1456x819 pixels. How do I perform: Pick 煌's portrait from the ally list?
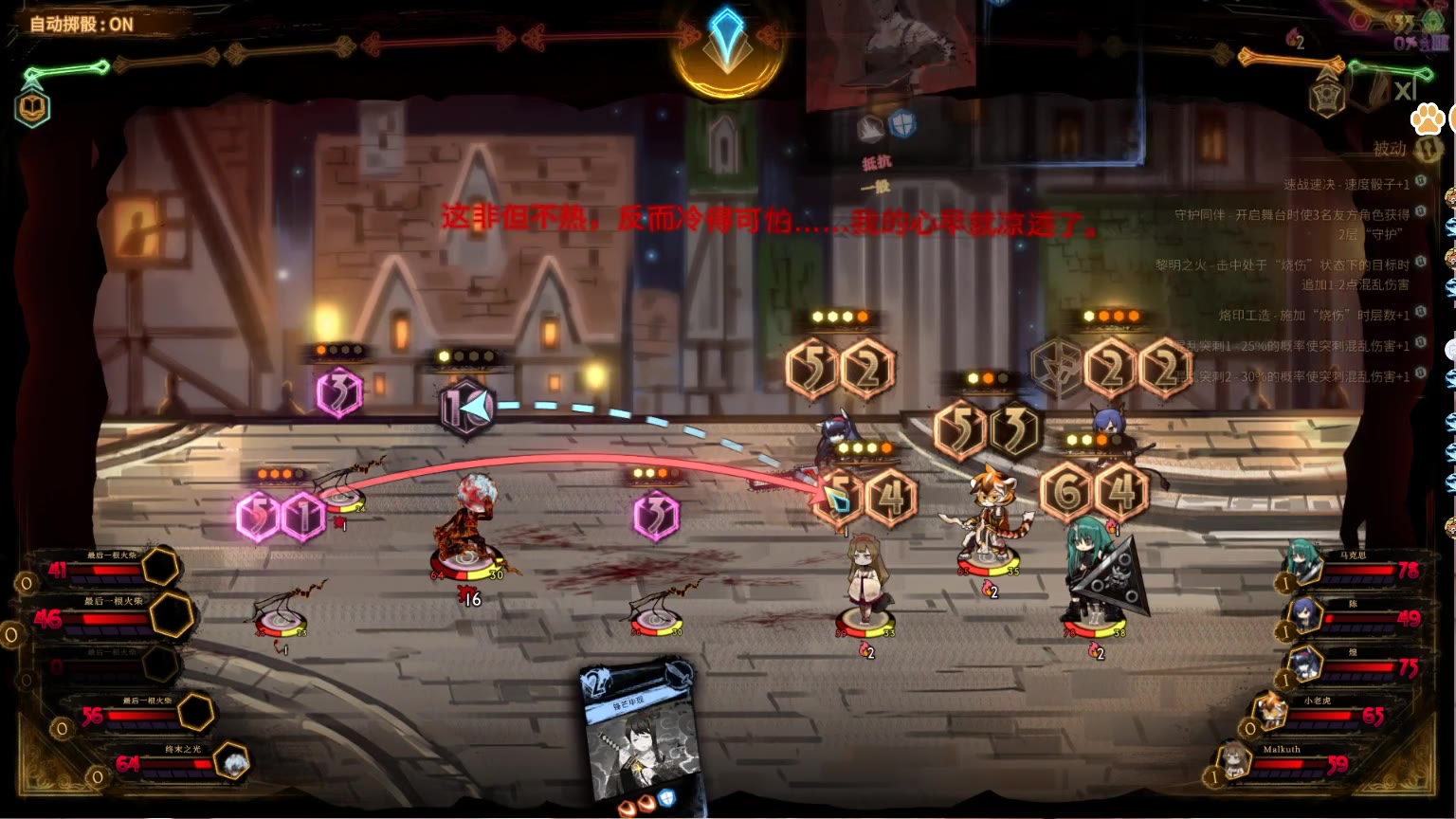[x=1305, y=664]
